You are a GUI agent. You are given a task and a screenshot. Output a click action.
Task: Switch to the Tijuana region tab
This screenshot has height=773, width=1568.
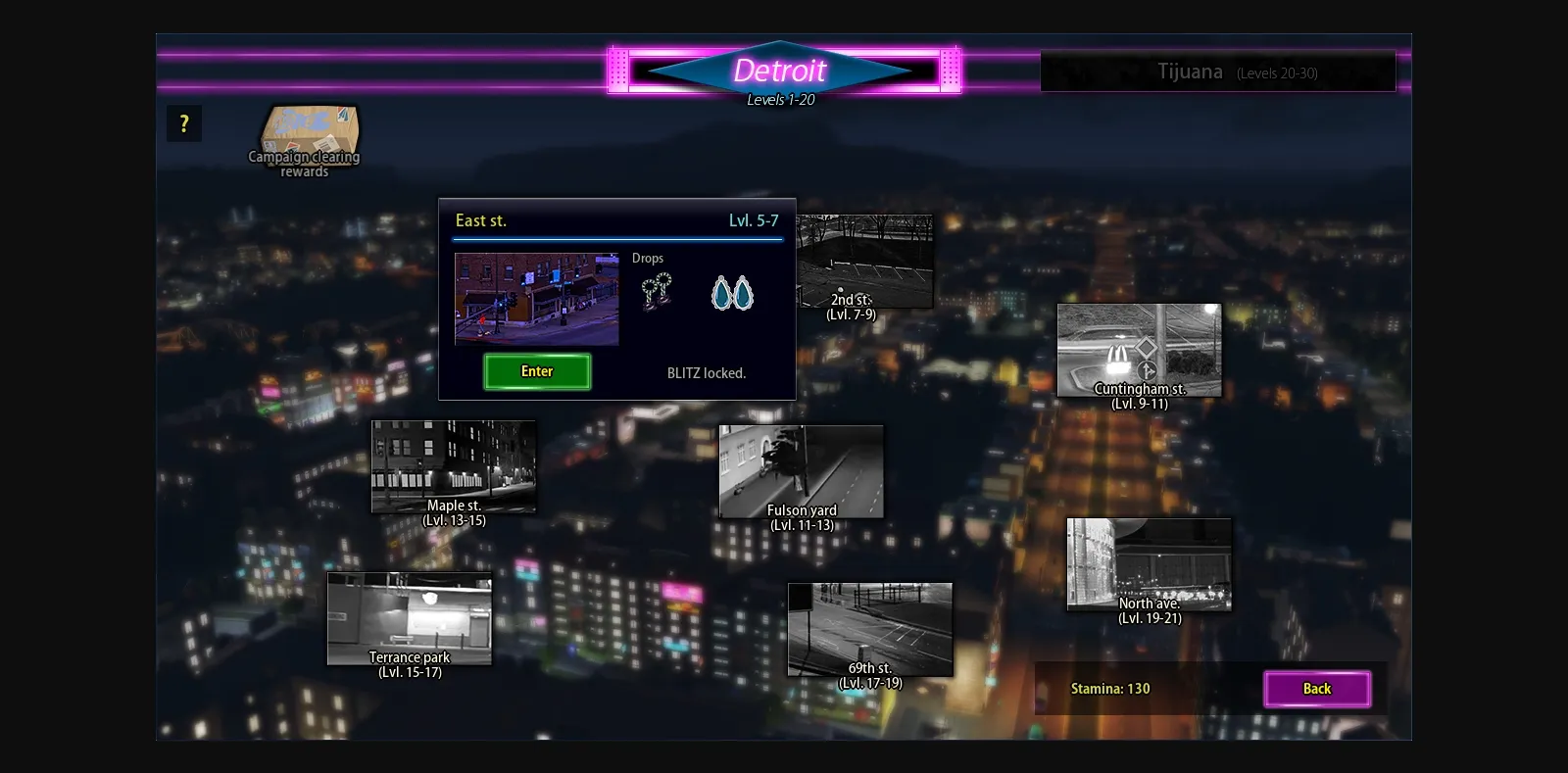(1218, 72)
